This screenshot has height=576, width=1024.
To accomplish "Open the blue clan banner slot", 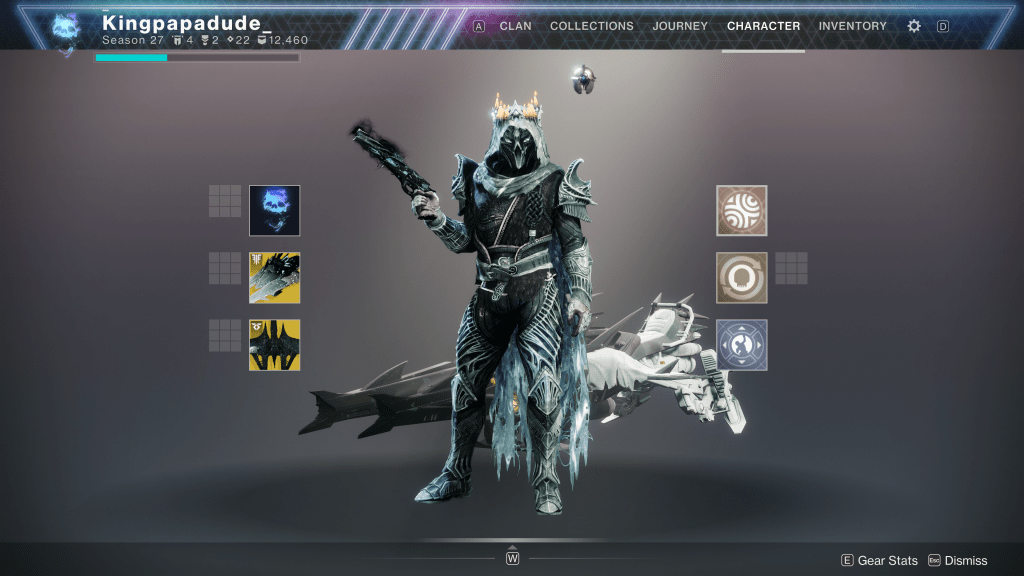I will coord(742,345).
